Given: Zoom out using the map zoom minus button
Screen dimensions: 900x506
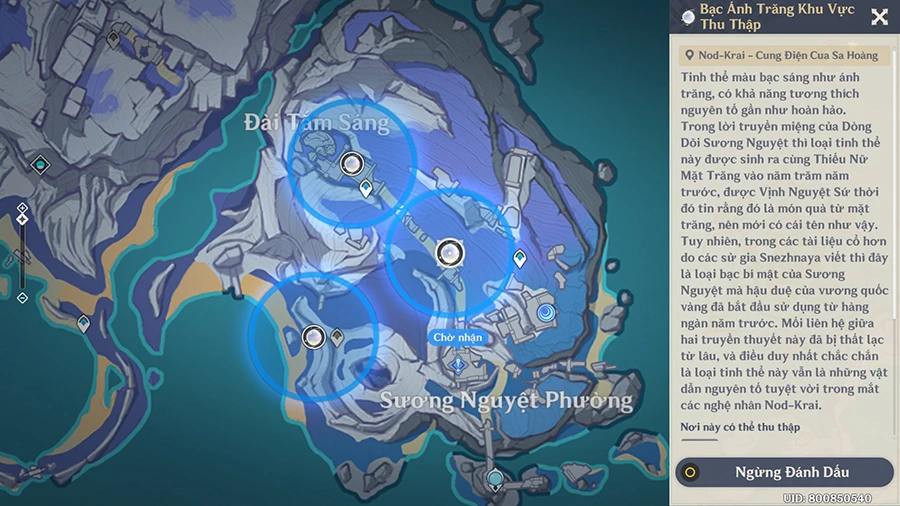Looking at the screenshot, I should 22,297.
